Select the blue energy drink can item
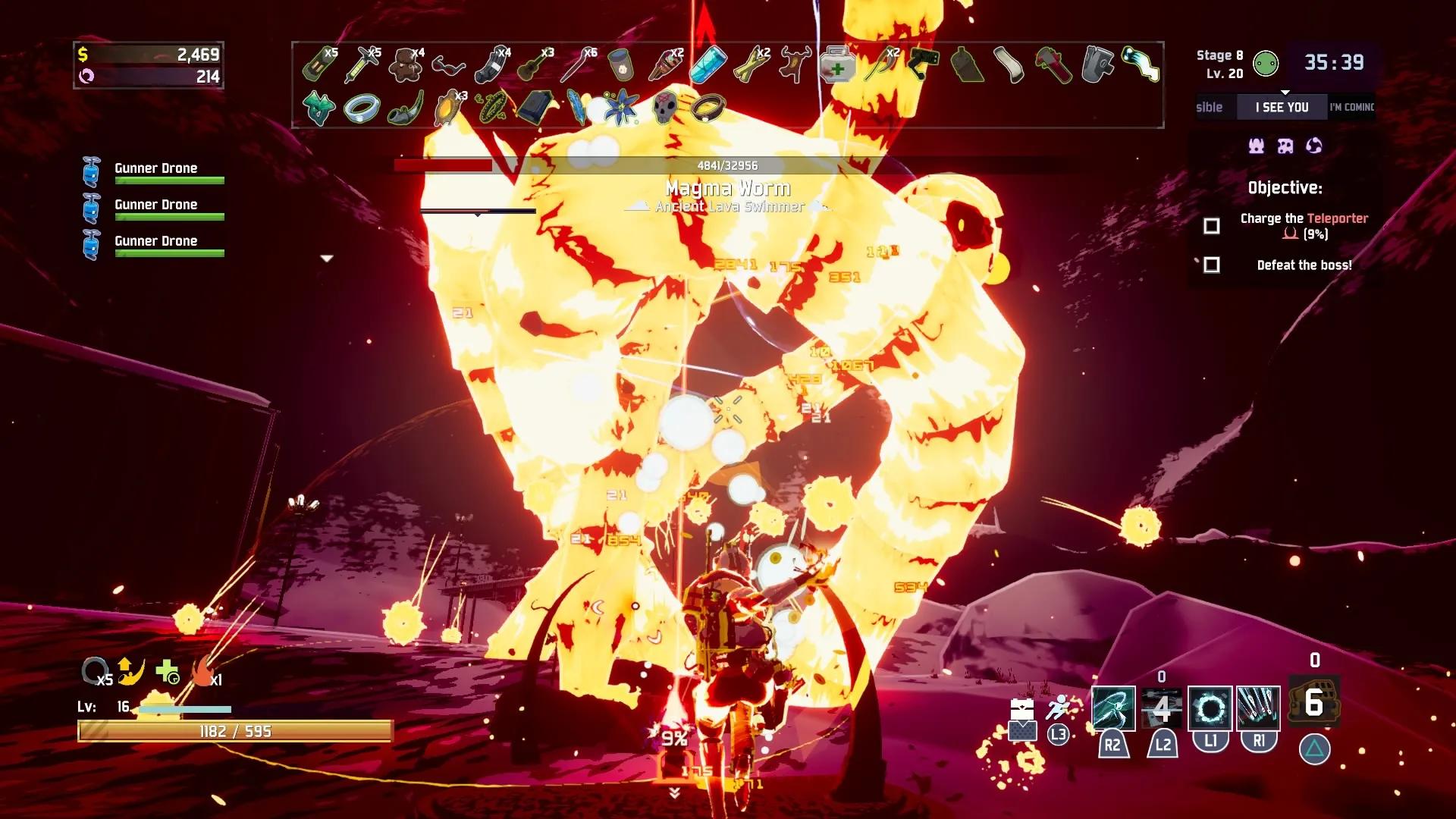 (x=708, y=65)
